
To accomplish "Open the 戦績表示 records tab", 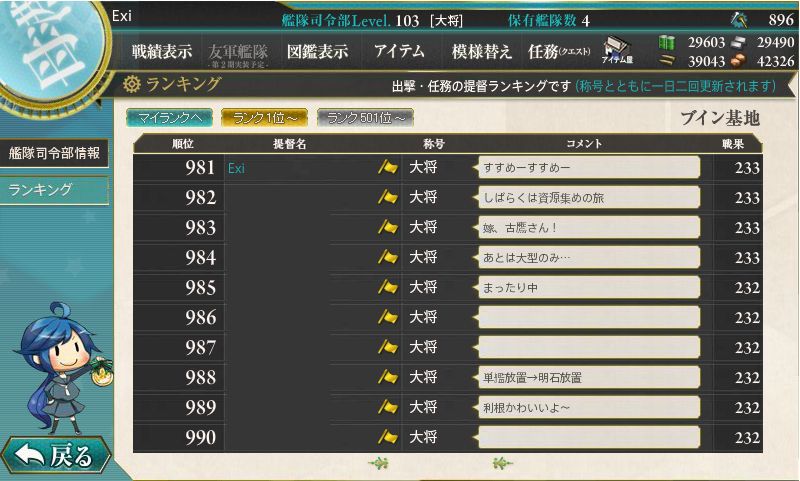I will [162, 52].
